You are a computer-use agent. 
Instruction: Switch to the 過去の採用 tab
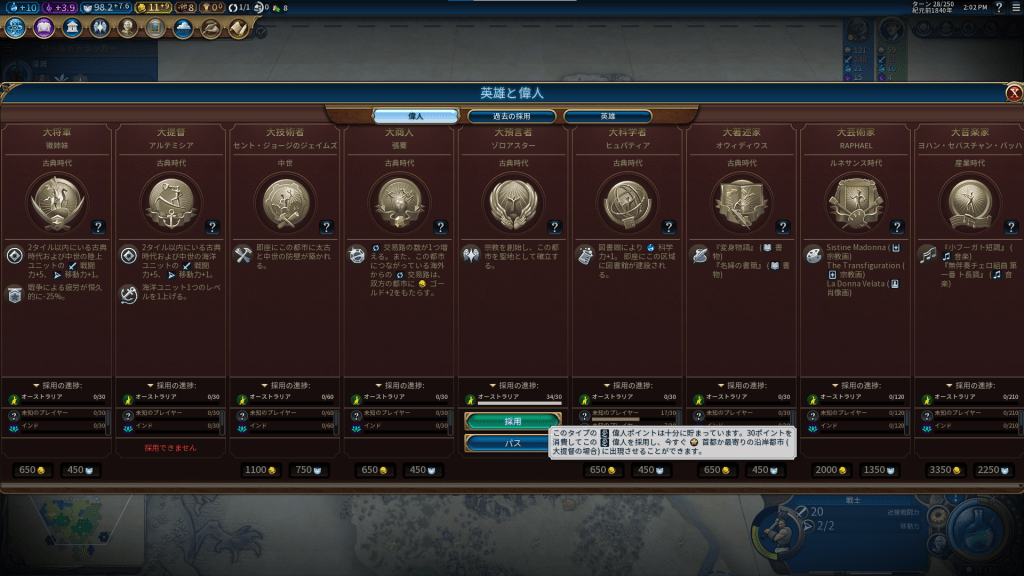[512, 116]
